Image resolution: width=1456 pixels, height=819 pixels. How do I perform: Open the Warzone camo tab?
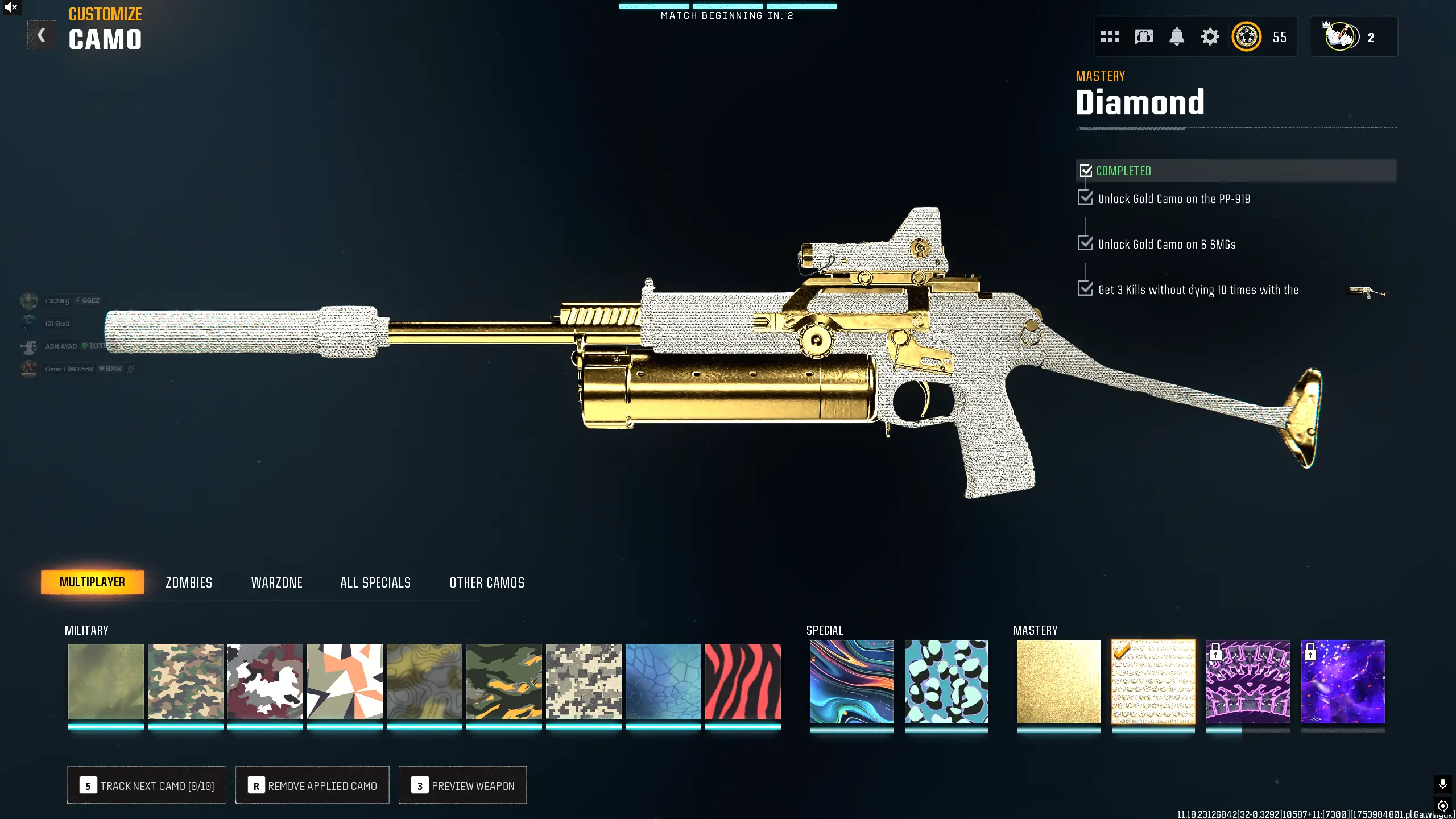[x=276, y=582]
